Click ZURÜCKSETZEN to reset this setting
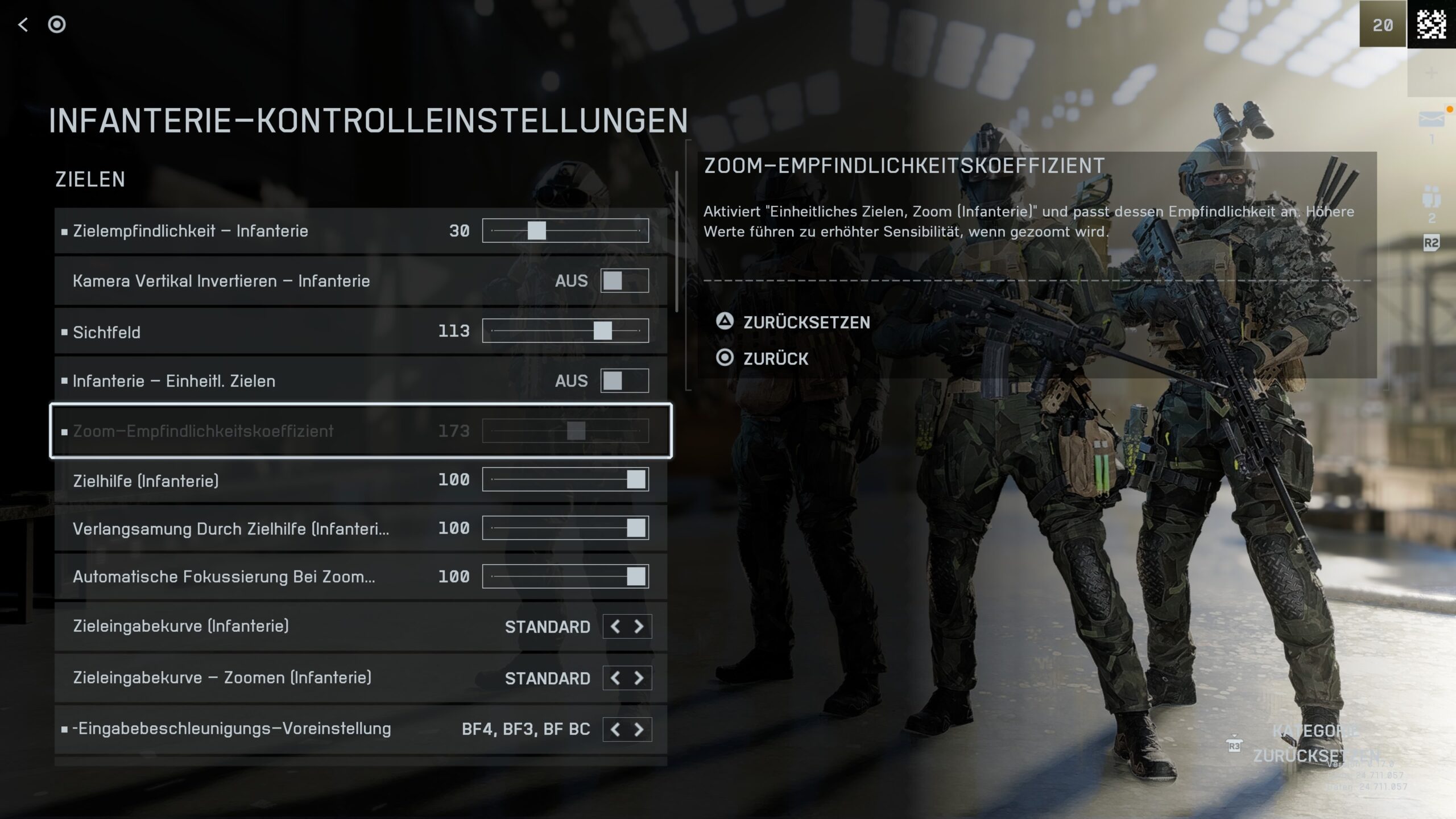Image resolution: width=1456 pixels, height=819 pixels. click(x=805, y=322)
